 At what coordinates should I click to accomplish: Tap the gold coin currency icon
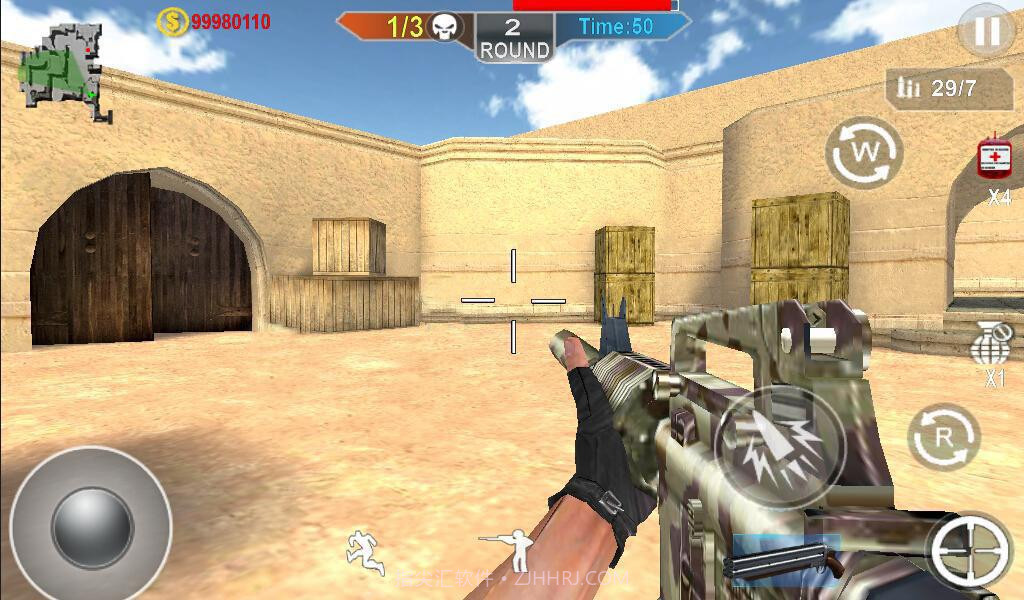(173, 21)
